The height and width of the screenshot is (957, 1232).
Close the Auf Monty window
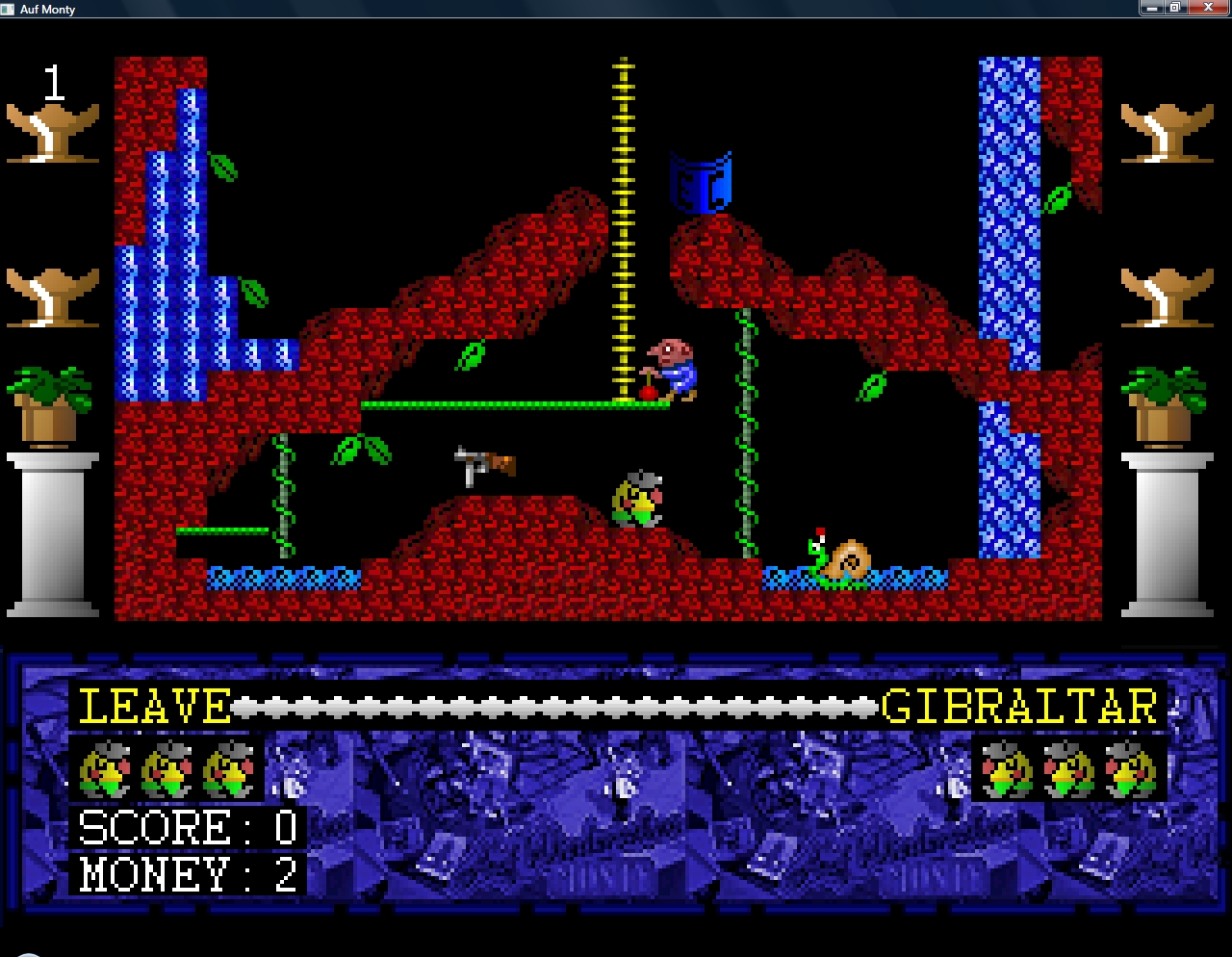pos(1208,8)
